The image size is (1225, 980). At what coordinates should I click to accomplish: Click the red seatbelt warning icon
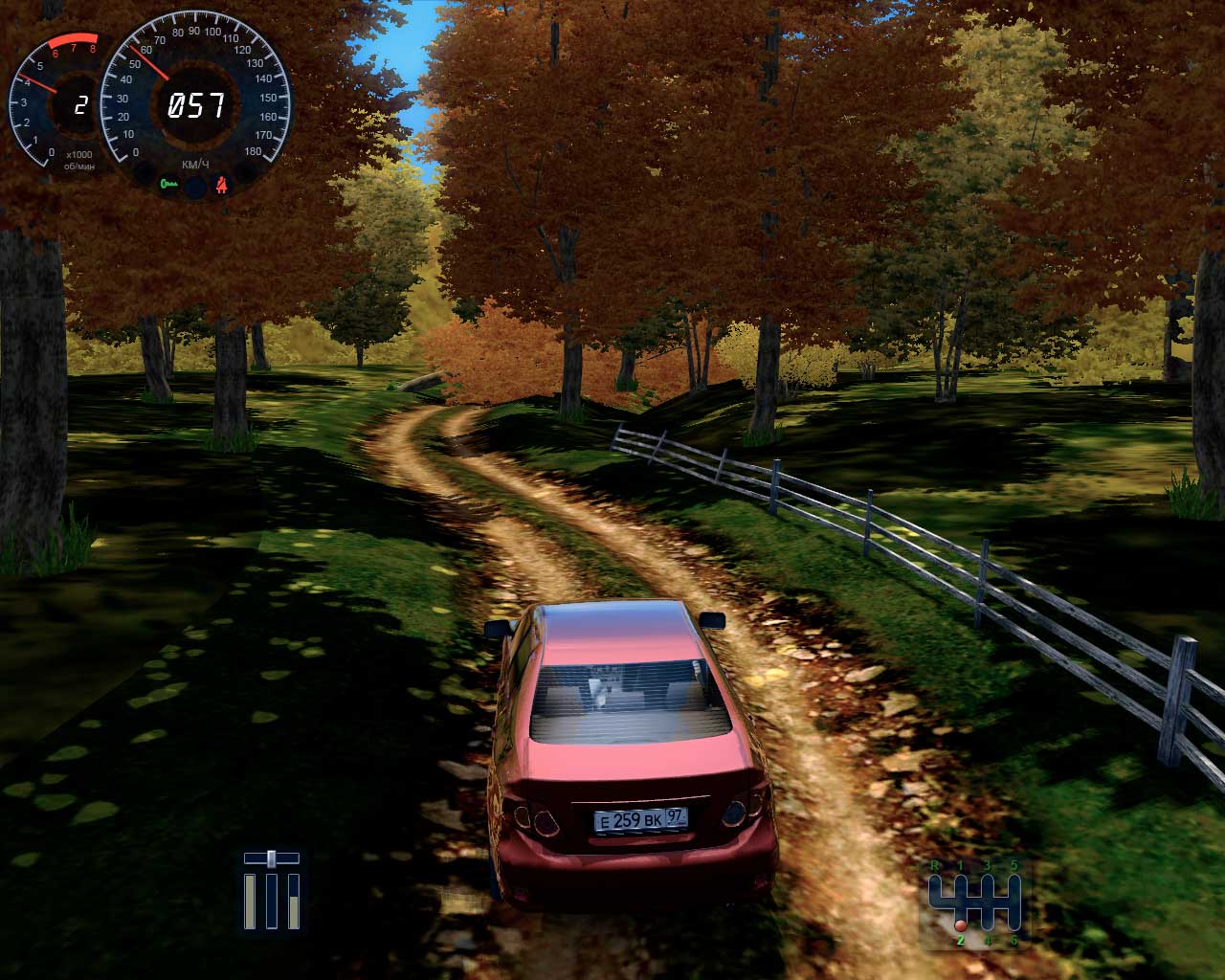pyautogui.click(x=223, y=184)
